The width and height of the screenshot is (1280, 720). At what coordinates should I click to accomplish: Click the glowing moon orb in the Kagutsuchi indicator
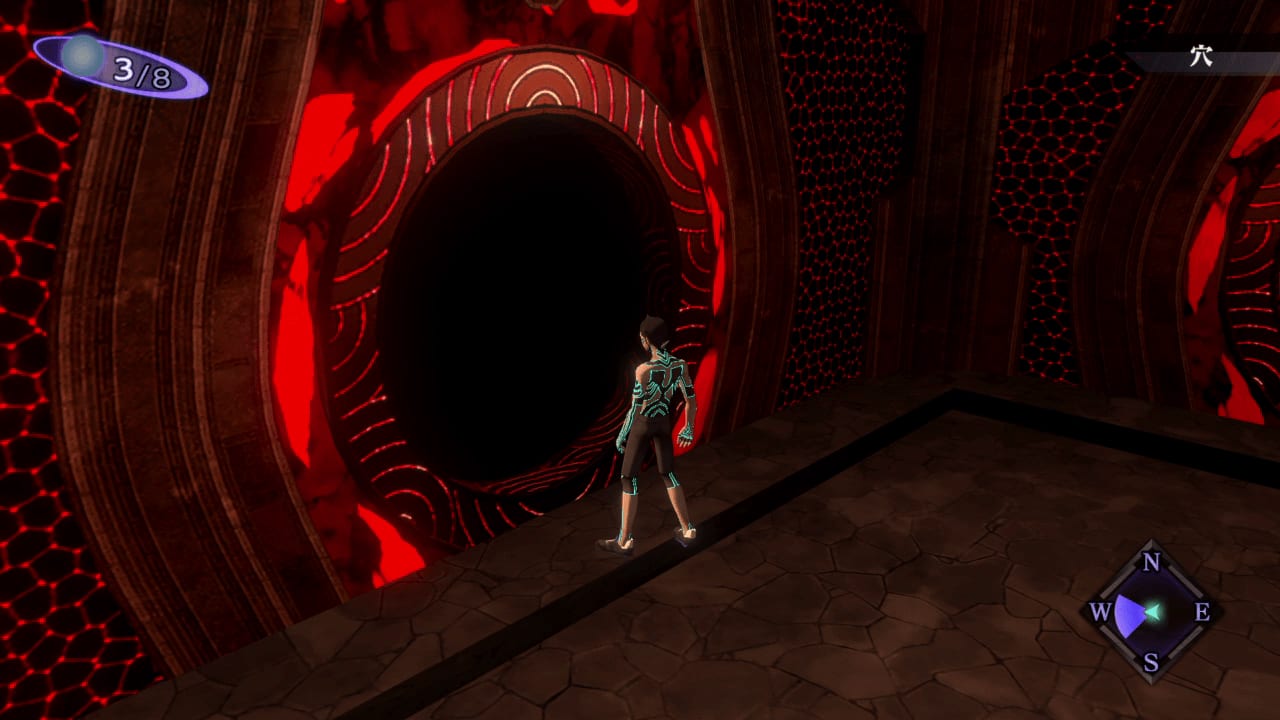click(x=82, y=57)
